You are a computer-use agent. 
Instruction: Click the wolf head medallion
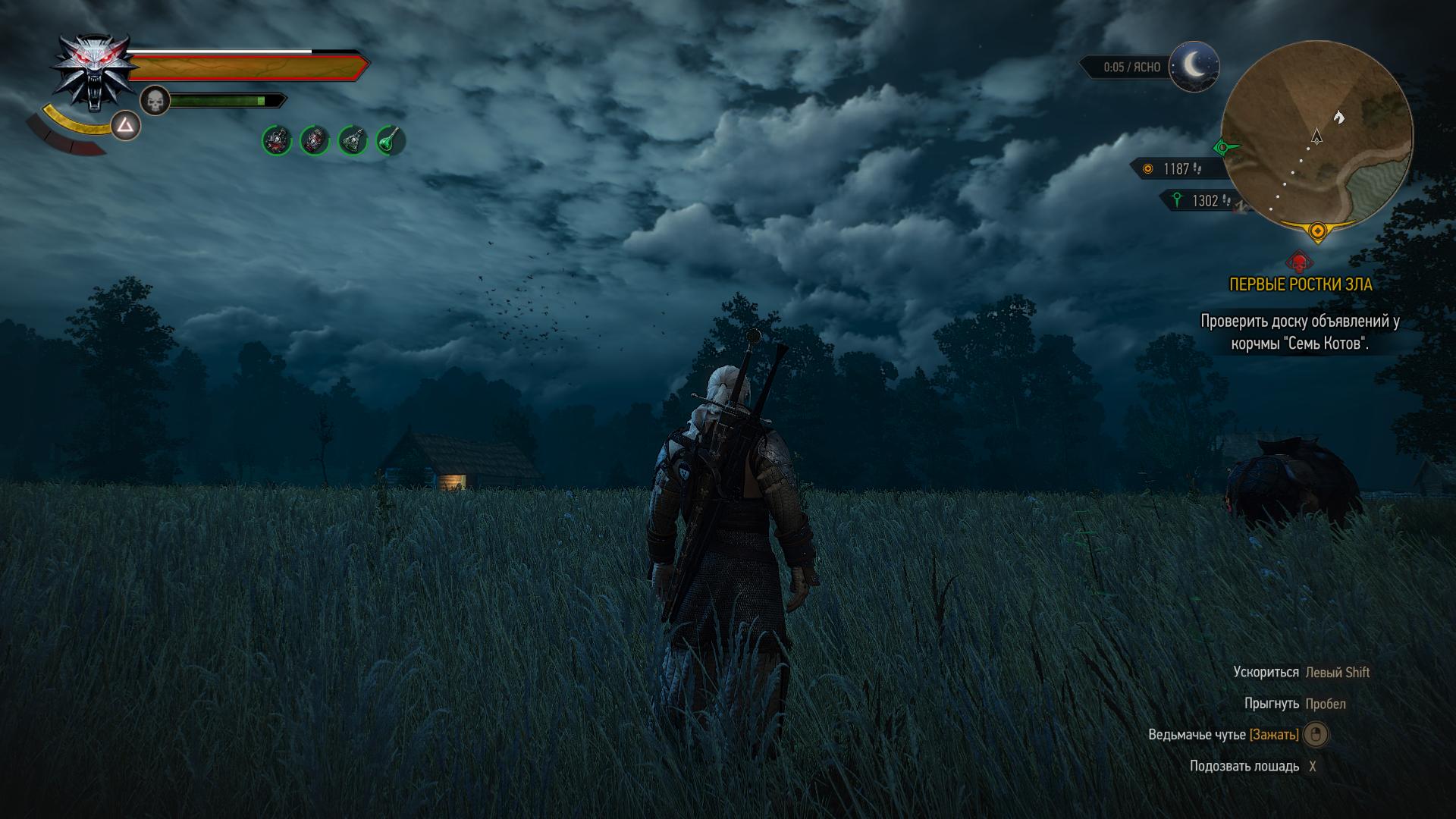tap(95, 72)
